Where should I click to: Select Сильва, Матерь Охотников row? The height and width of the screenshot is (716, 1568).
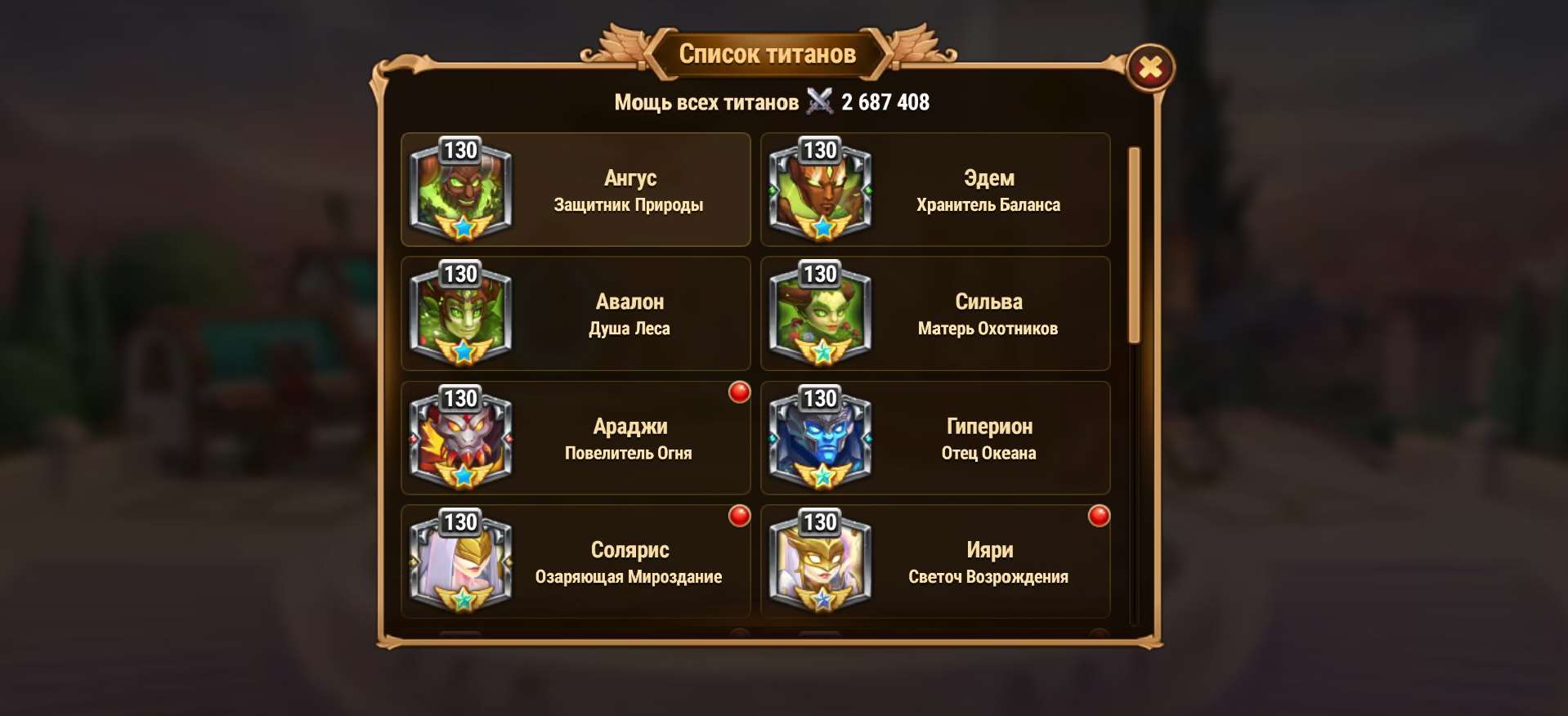pyautogui.click(x=935, y=314)
